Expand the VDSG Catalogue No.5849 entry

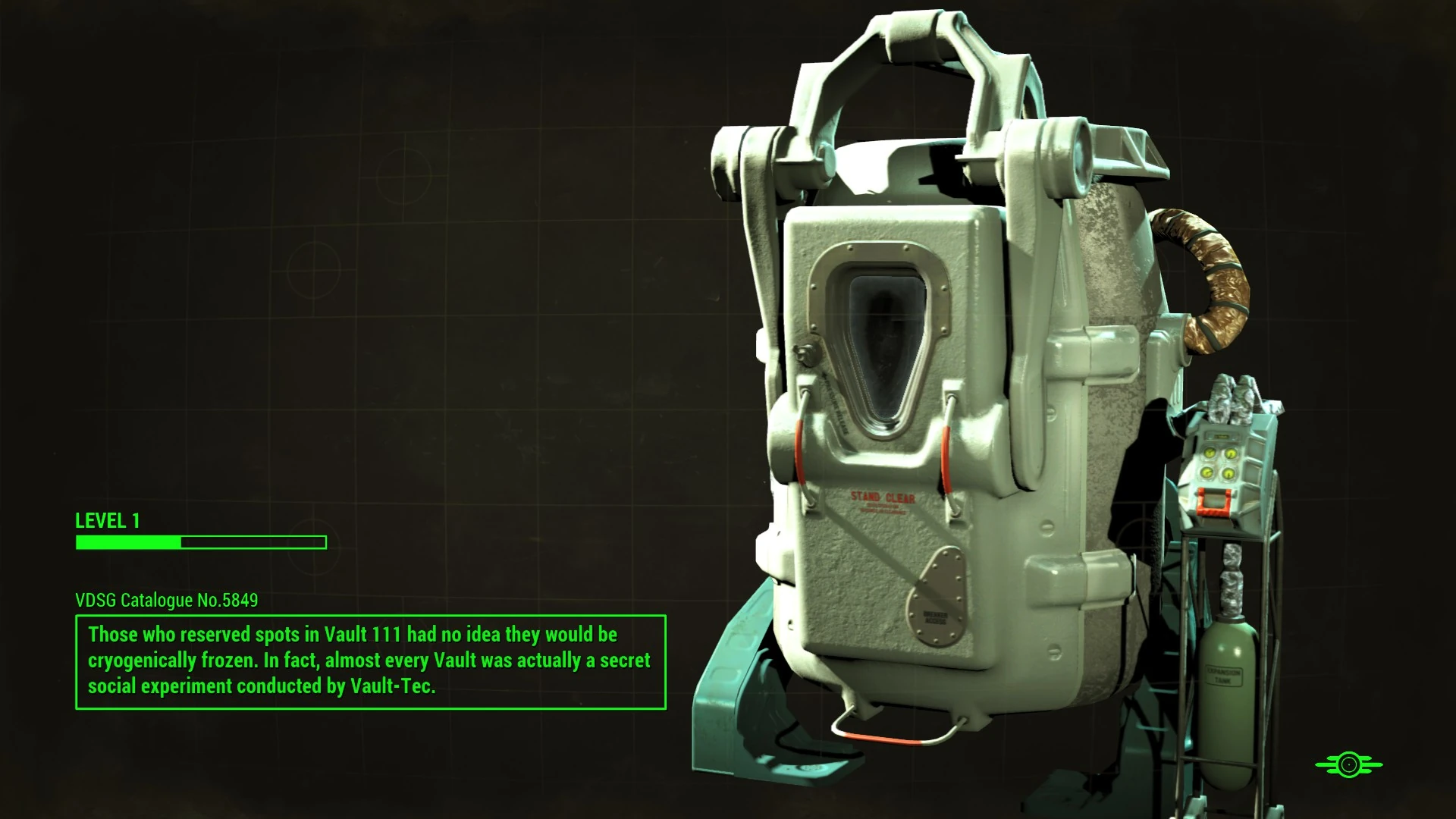coord(166,600)
